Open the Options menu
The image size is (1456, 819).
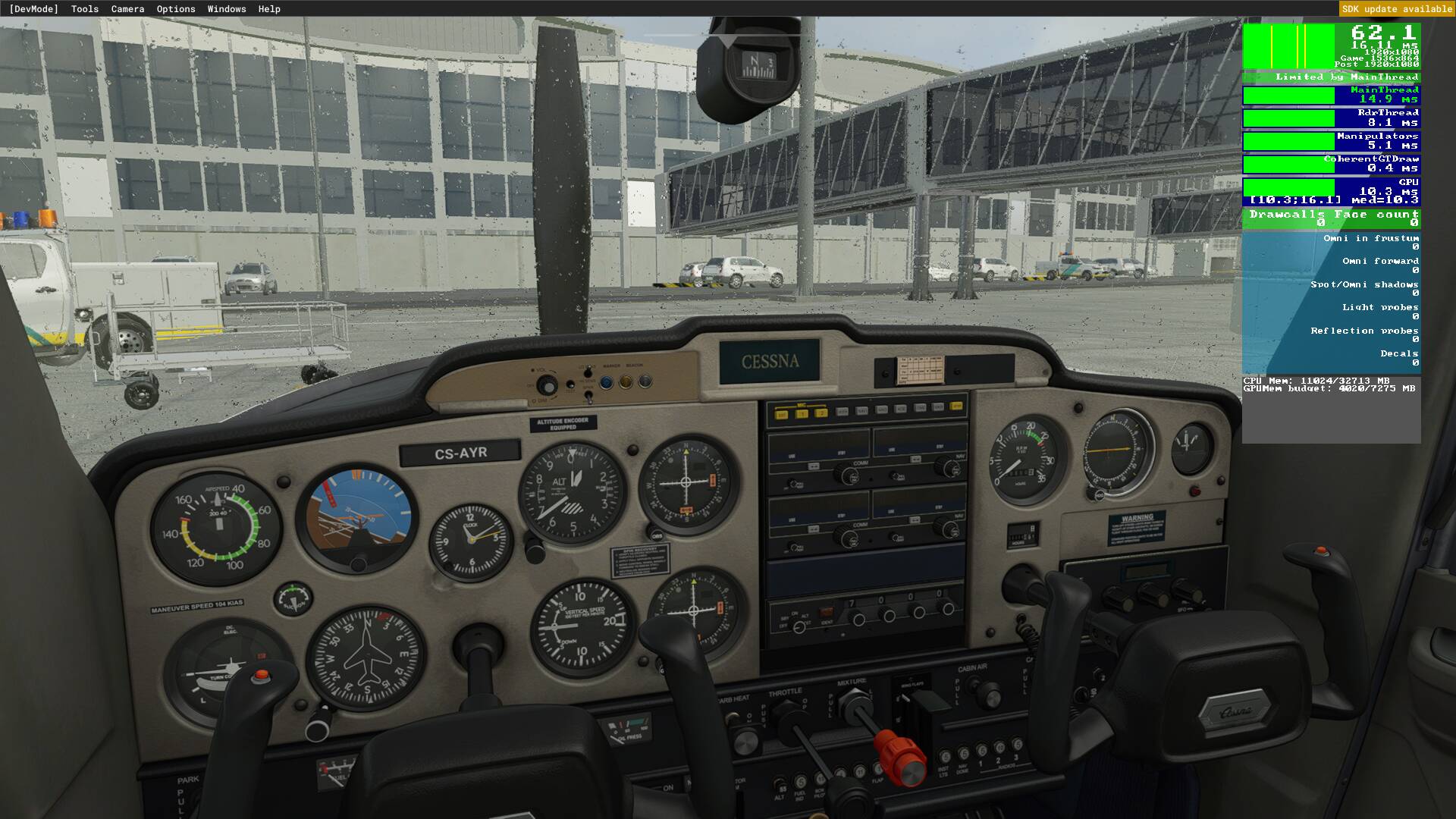tap(174, 8)
